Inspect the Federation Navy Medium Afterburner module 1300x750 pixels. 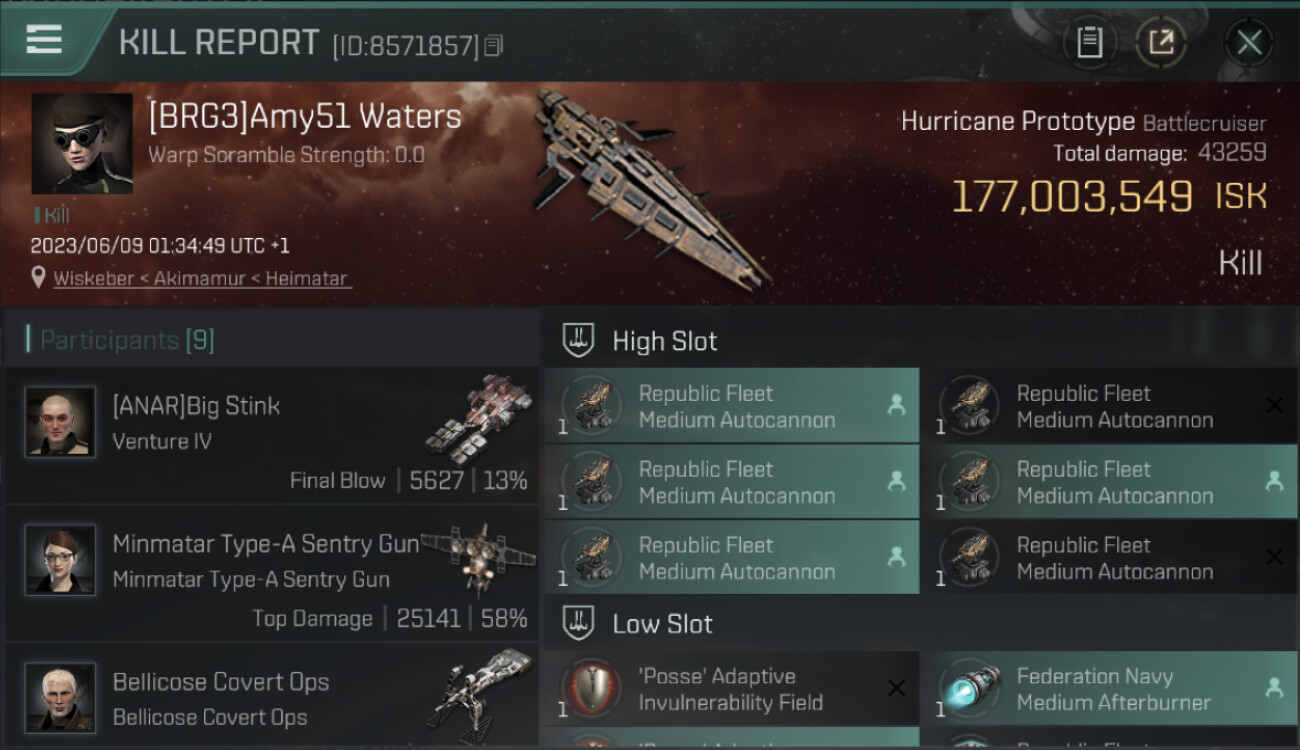[1108, 689]
